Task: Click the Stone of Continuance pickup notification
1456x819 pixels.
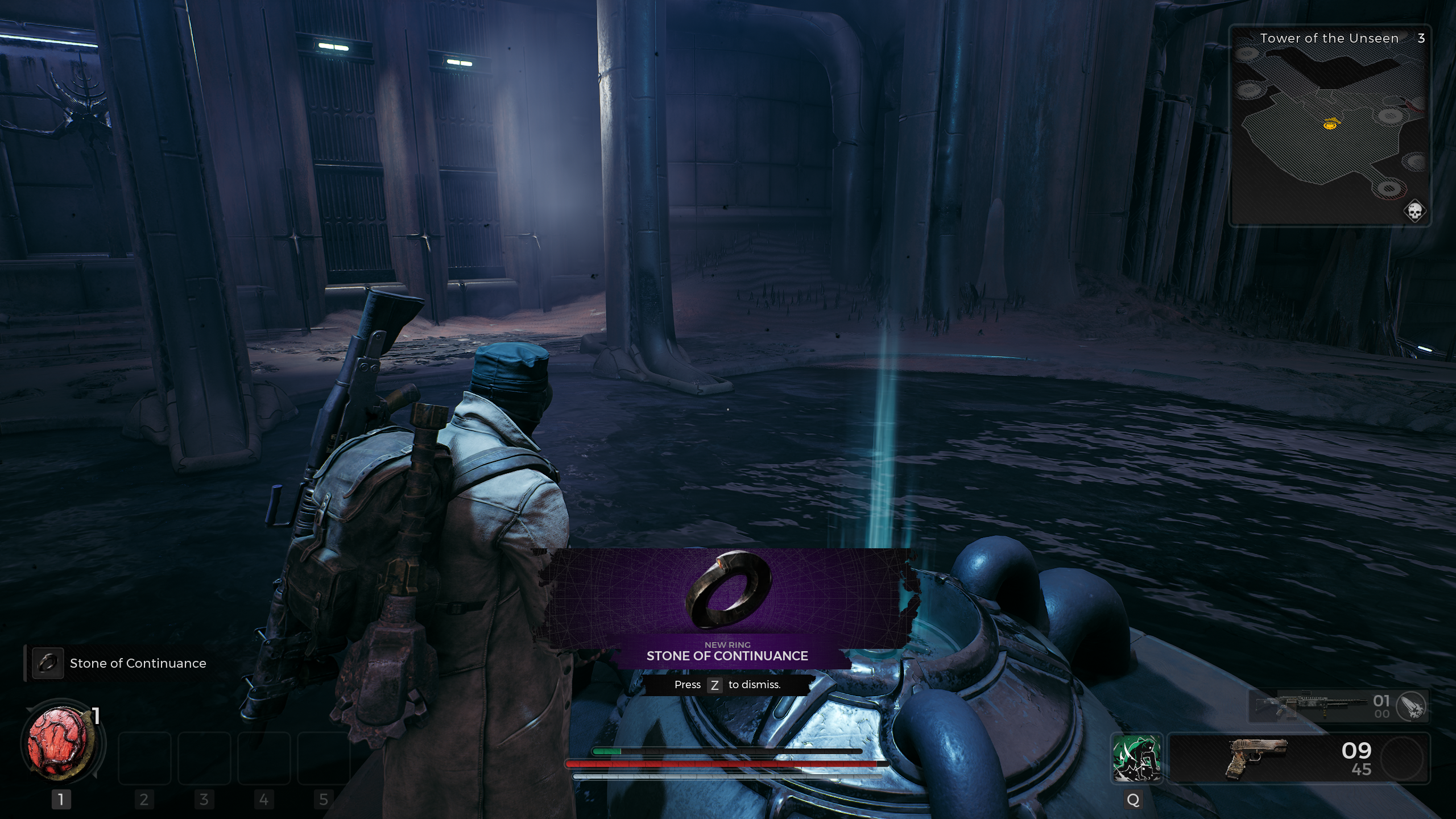Action: 119,663
